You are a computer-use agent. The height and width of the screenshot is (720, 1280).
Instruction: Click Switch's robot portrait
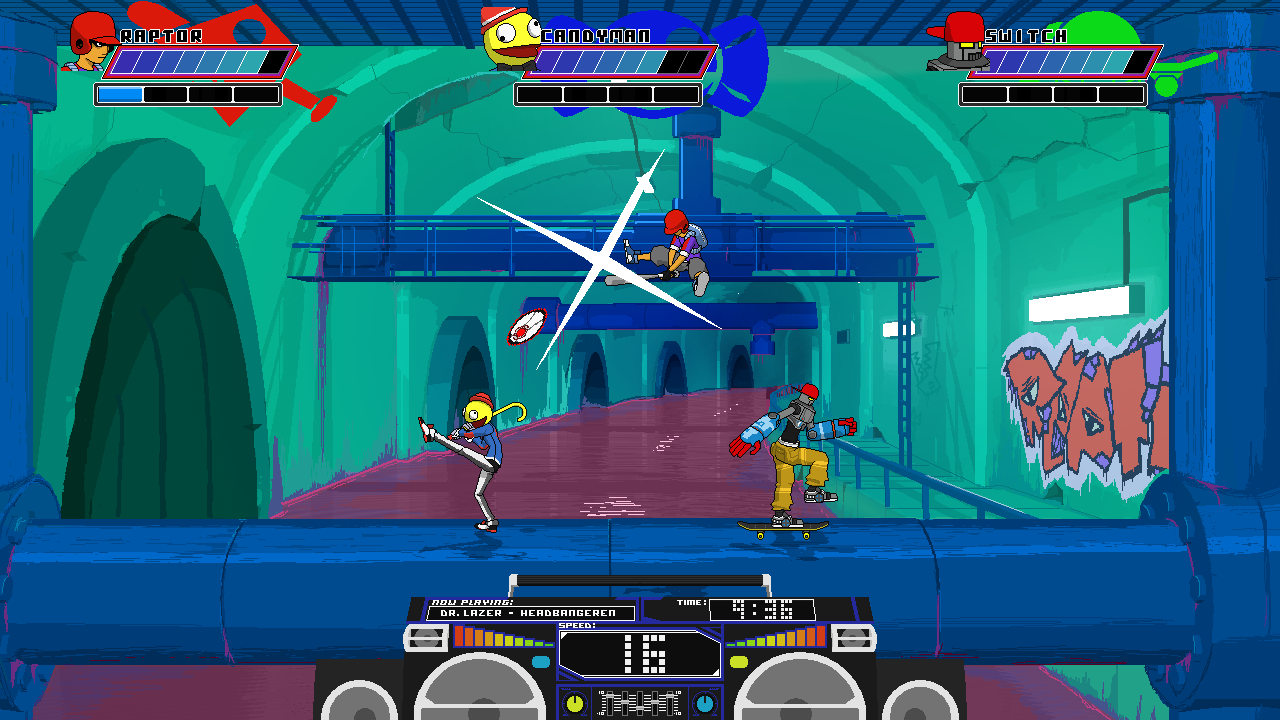coord(958,42)
